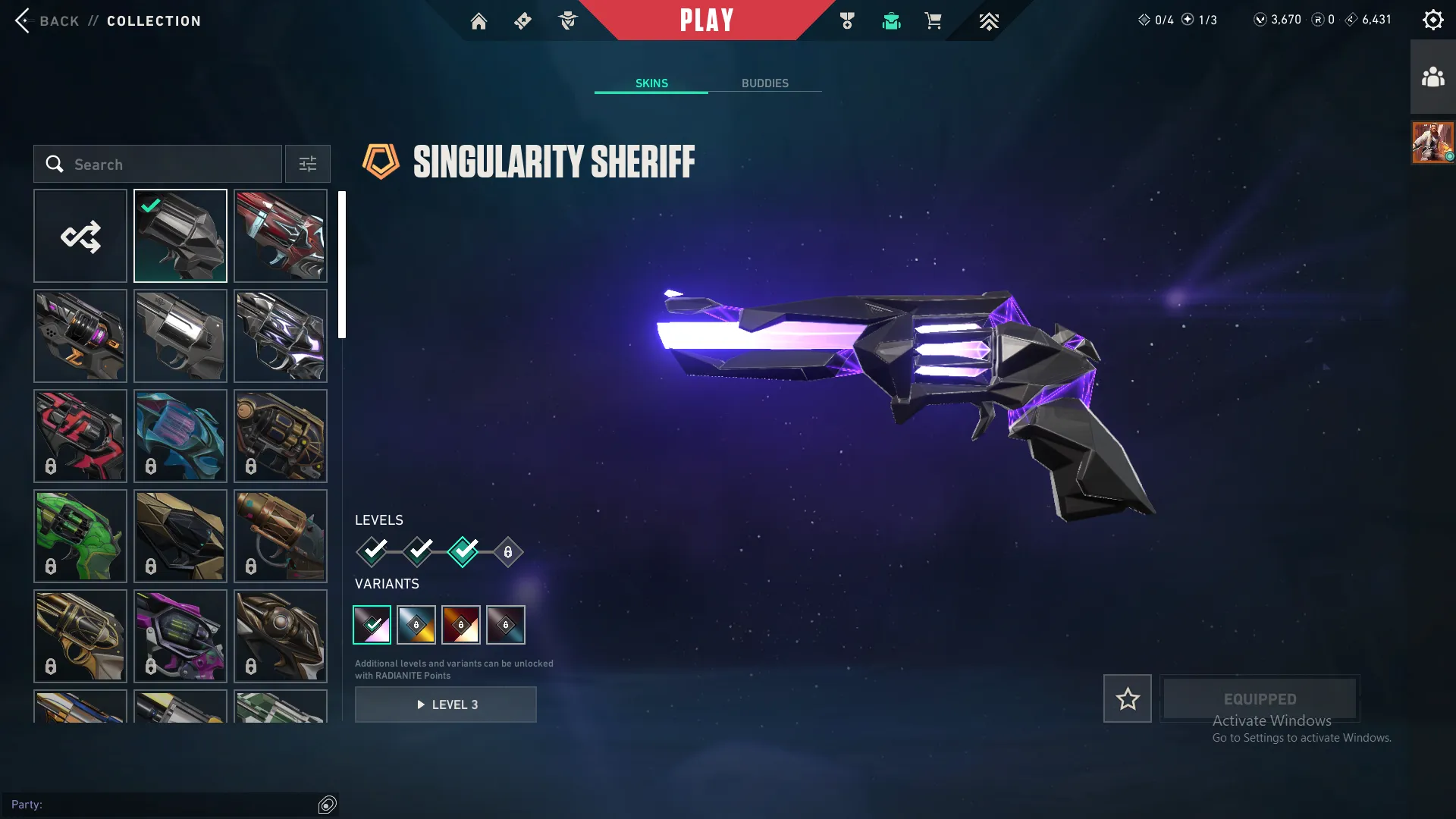Toggle the favorite star for Singularity Sheriff

[1127, 698]
